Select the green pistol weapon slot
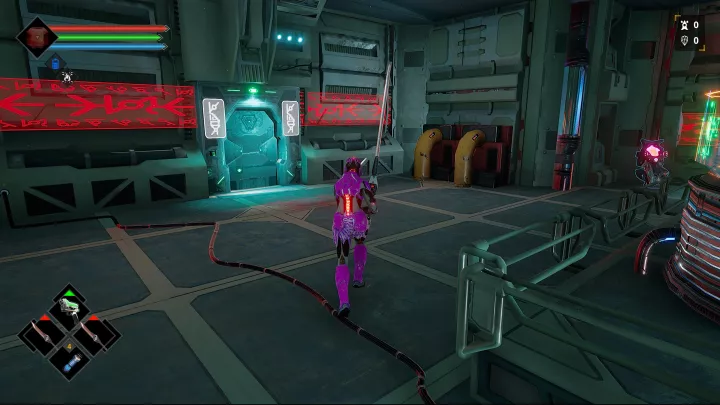Viewport: 720px width, 405px height. [x=69, y=308]
